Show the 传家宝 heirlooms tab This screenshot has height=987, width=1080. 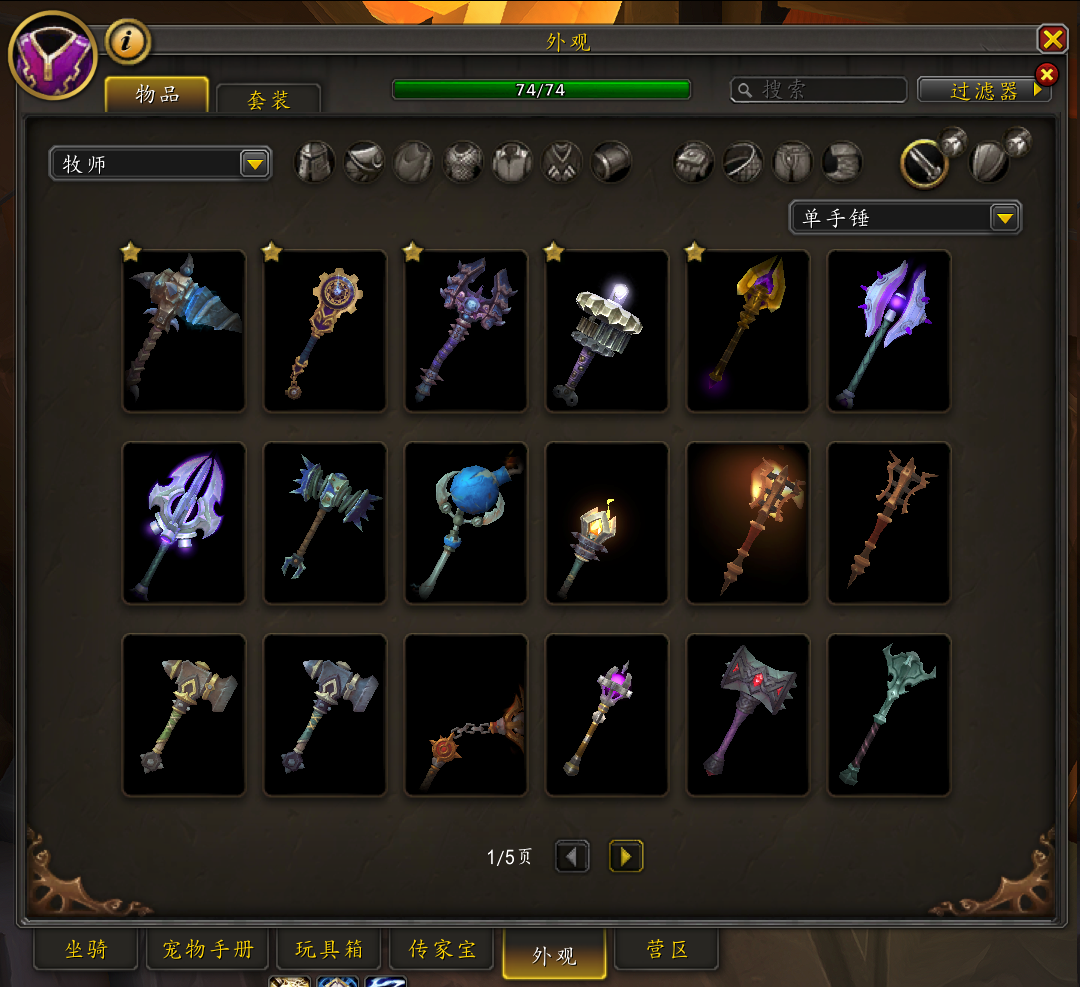[444, 950]
